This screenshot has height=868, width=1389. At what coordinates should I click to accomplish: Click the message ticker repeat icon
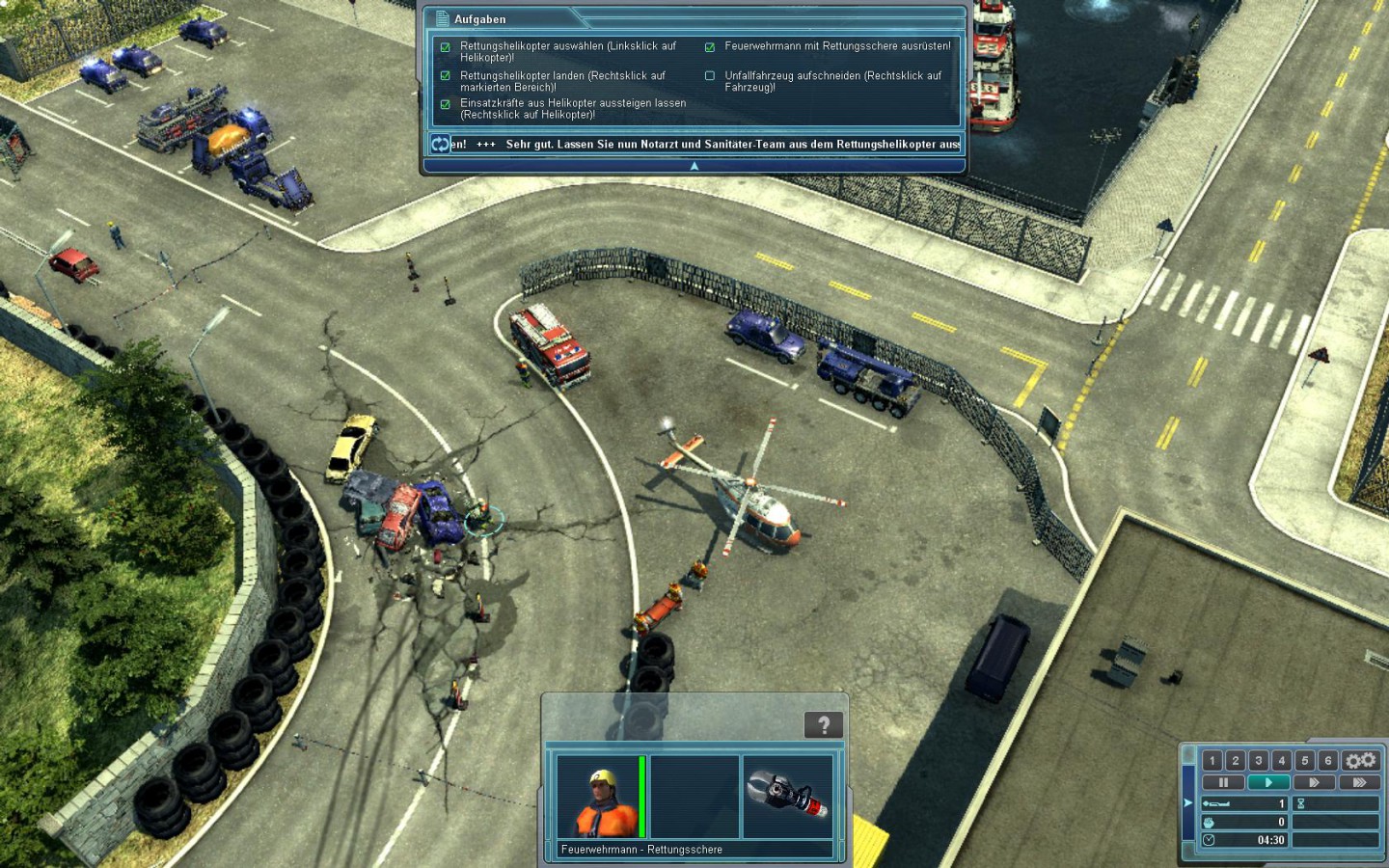point(440,144)
